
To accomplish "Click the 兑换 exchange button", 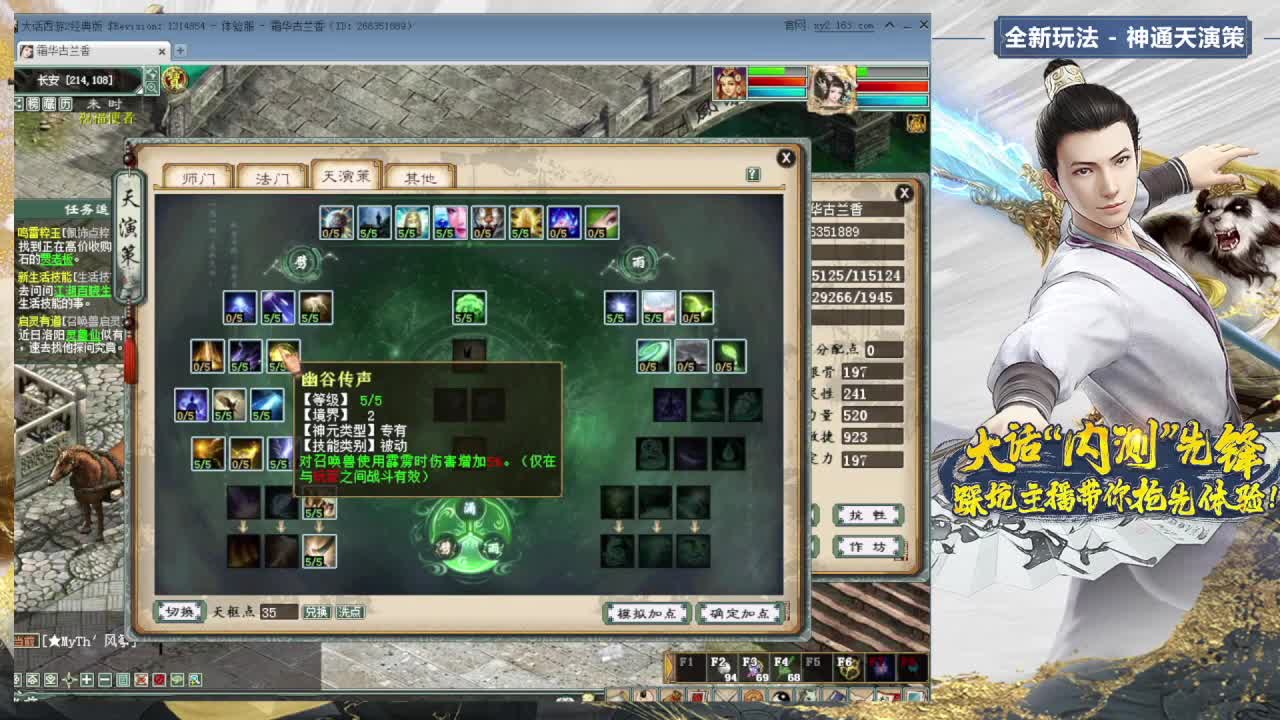I will tap(317, 611).
